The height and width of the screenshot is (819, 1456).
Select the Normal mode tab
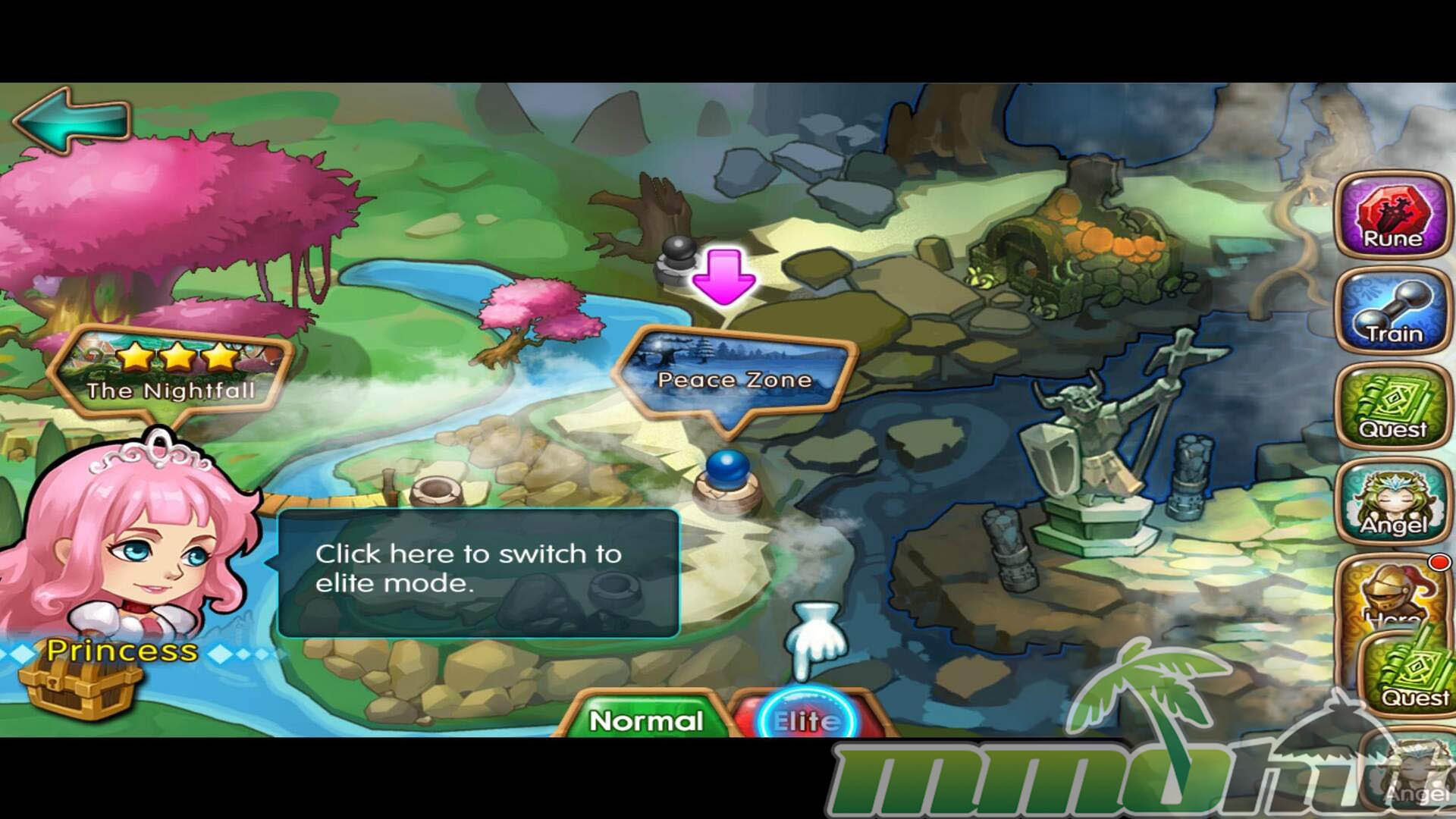tap(645, 720)
